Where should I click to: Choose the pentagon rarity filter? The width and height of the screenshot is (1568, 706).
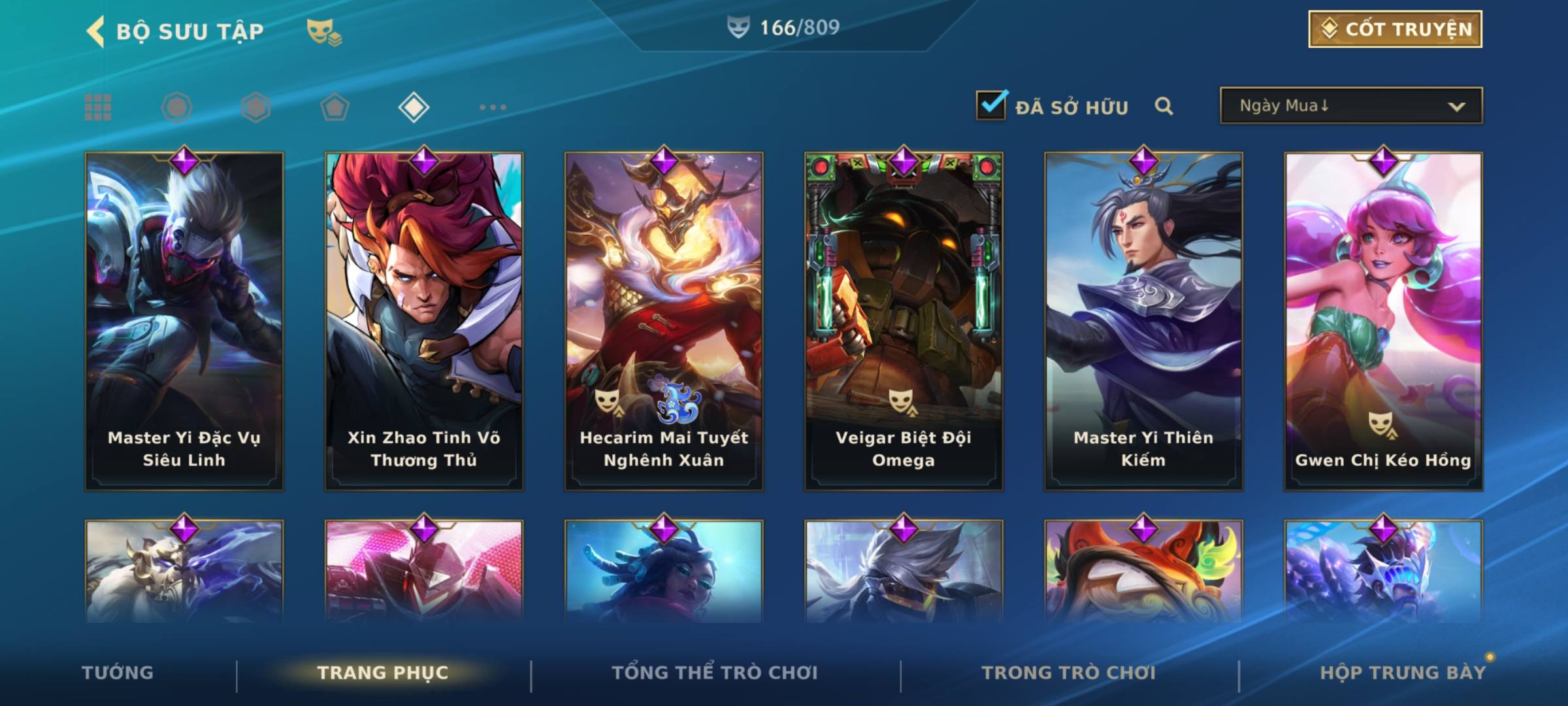click(x=335, y=107)
